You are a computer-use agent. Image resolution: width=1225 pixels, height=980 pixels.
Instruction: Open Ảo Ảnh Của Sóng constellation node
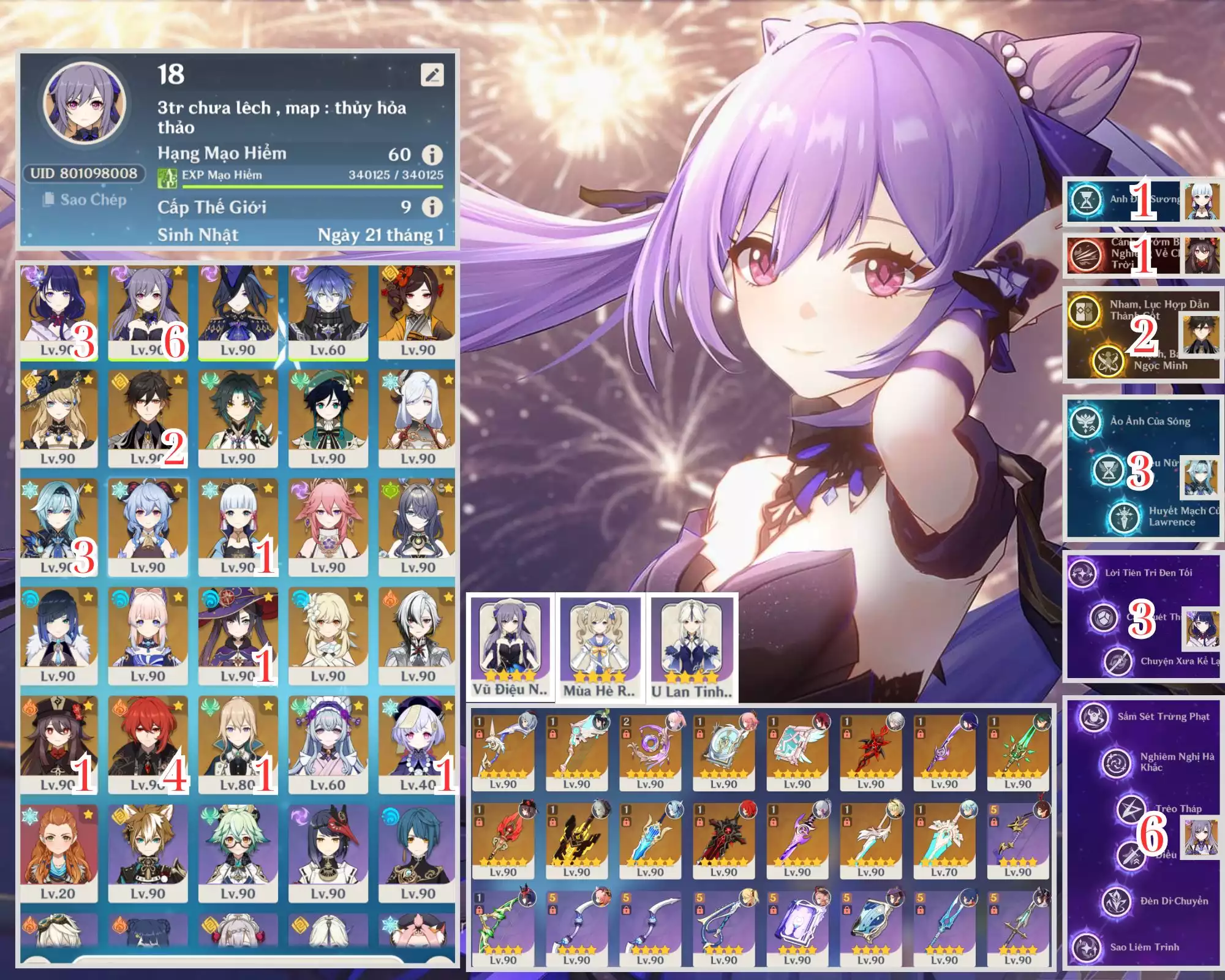[x=1086, y=421]
